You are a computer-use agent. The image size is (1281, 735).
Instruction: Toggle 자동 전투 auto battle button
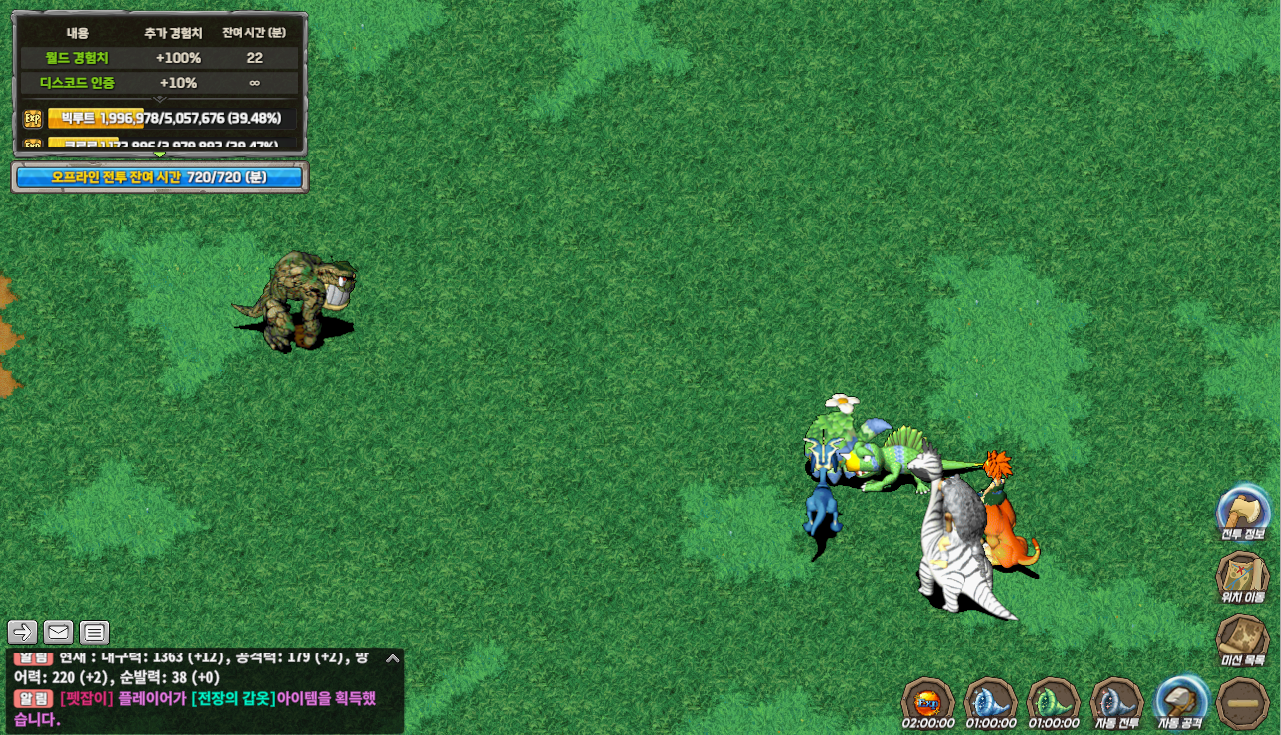1116,699
